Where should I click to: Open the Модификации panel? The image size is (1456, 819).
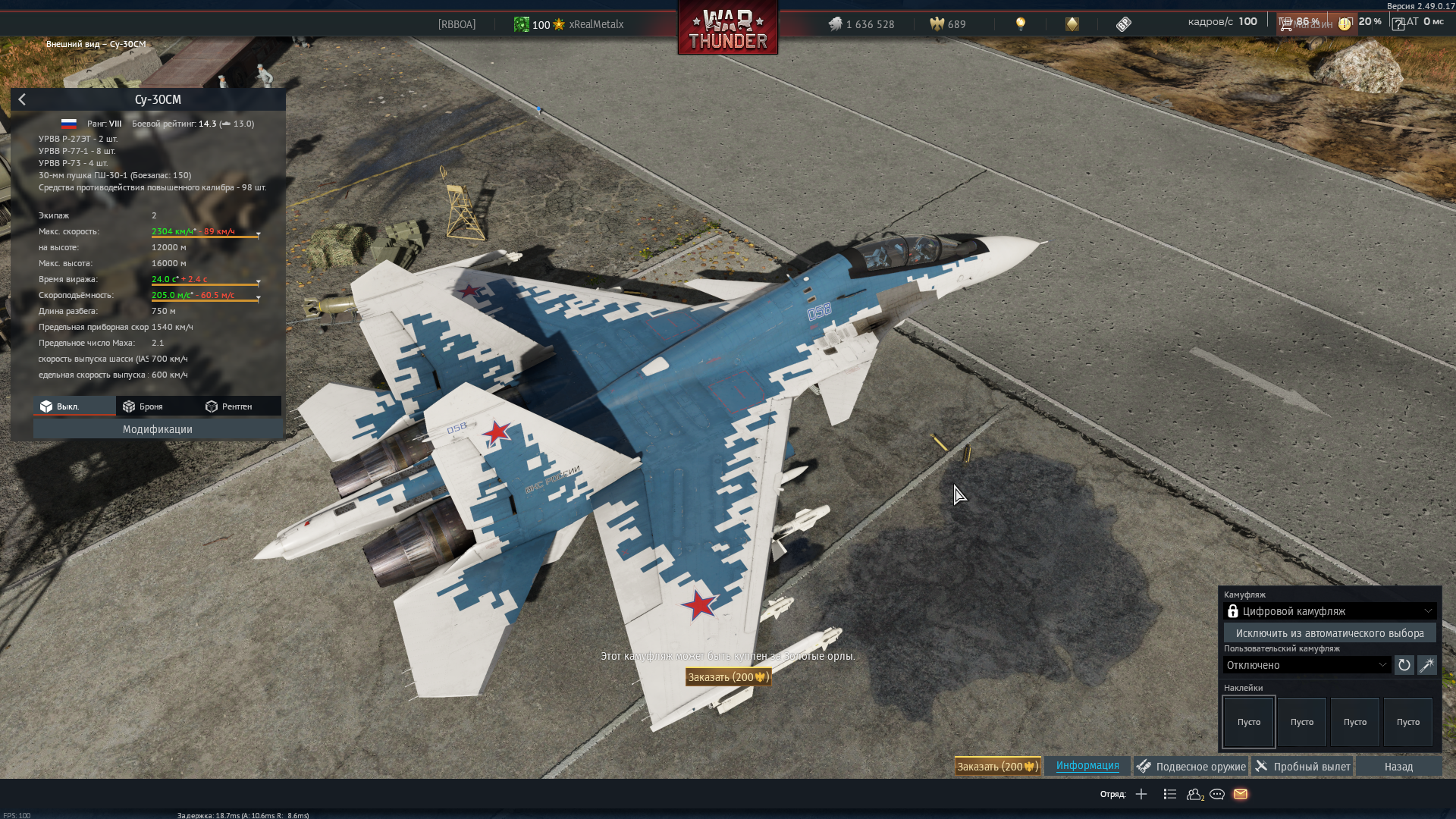coord(157,429)
